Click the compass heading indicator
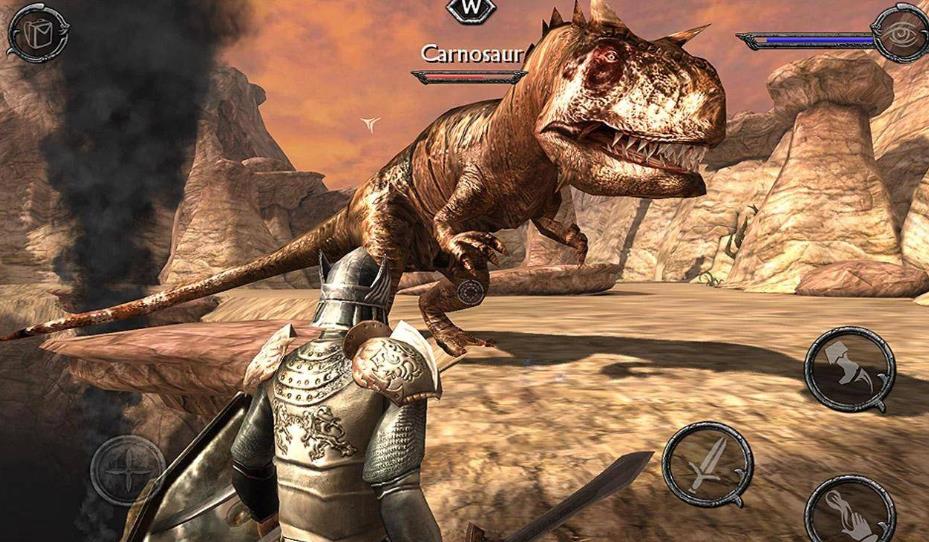Screen dimensions: 929x542 pos(465,9)
